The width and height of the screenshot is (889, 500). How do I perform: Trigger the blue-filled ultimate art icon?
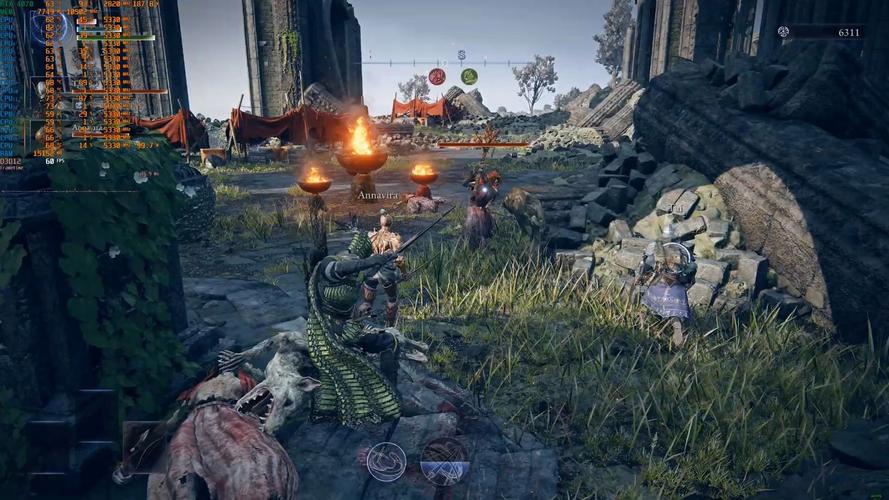coord(444,461)
